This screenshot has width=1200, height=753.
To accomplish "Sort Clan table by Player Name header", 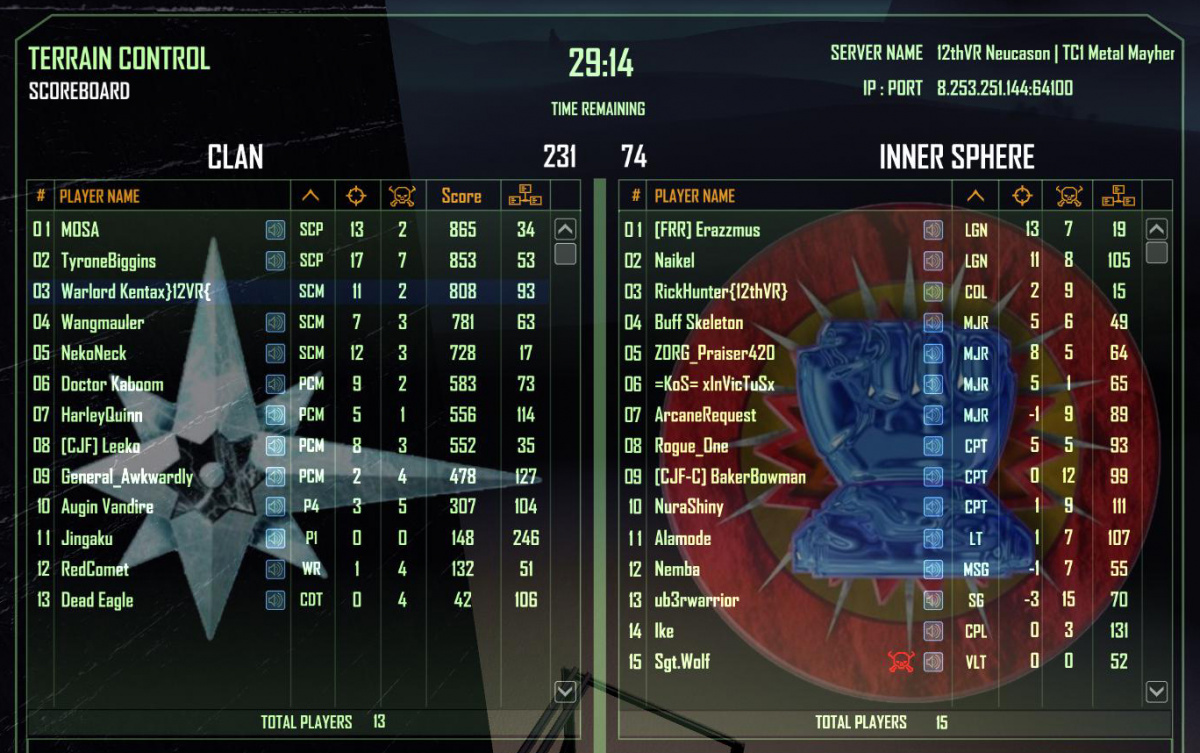I will click(100, 196).
